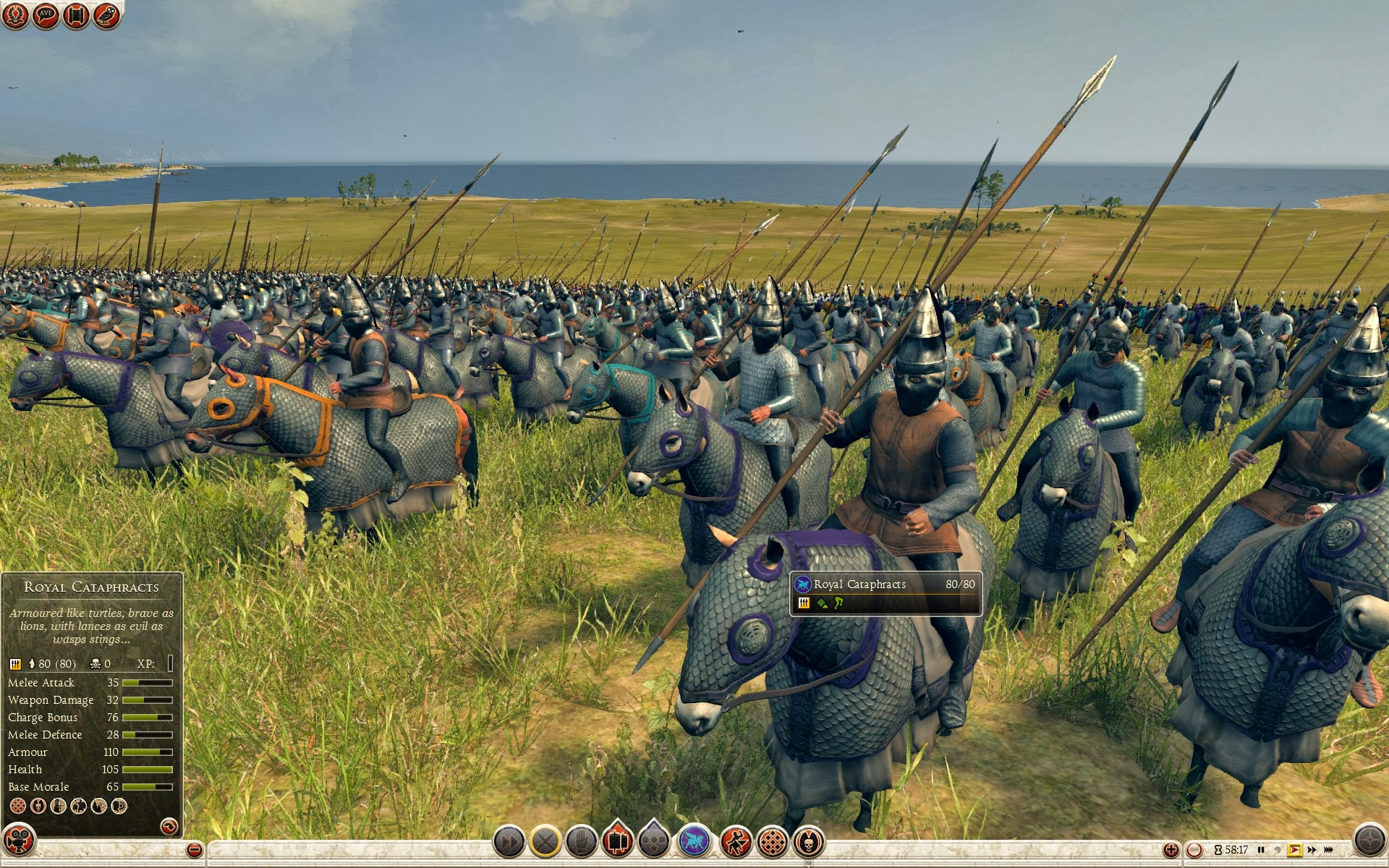Click the red plus button

(1171, 850)
